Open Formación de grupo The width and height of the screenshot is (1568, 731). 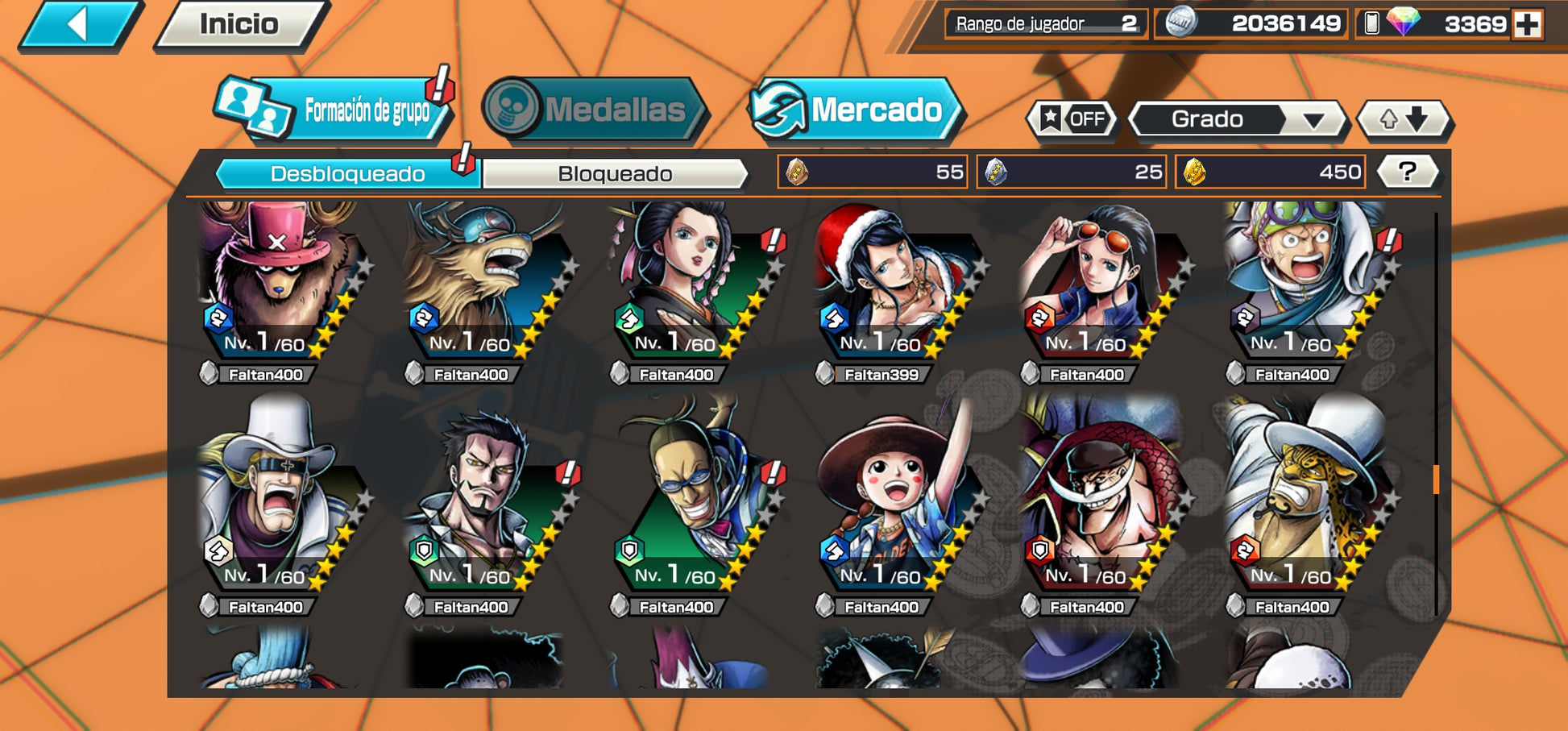pyautogui.click(x=334, y=110)
